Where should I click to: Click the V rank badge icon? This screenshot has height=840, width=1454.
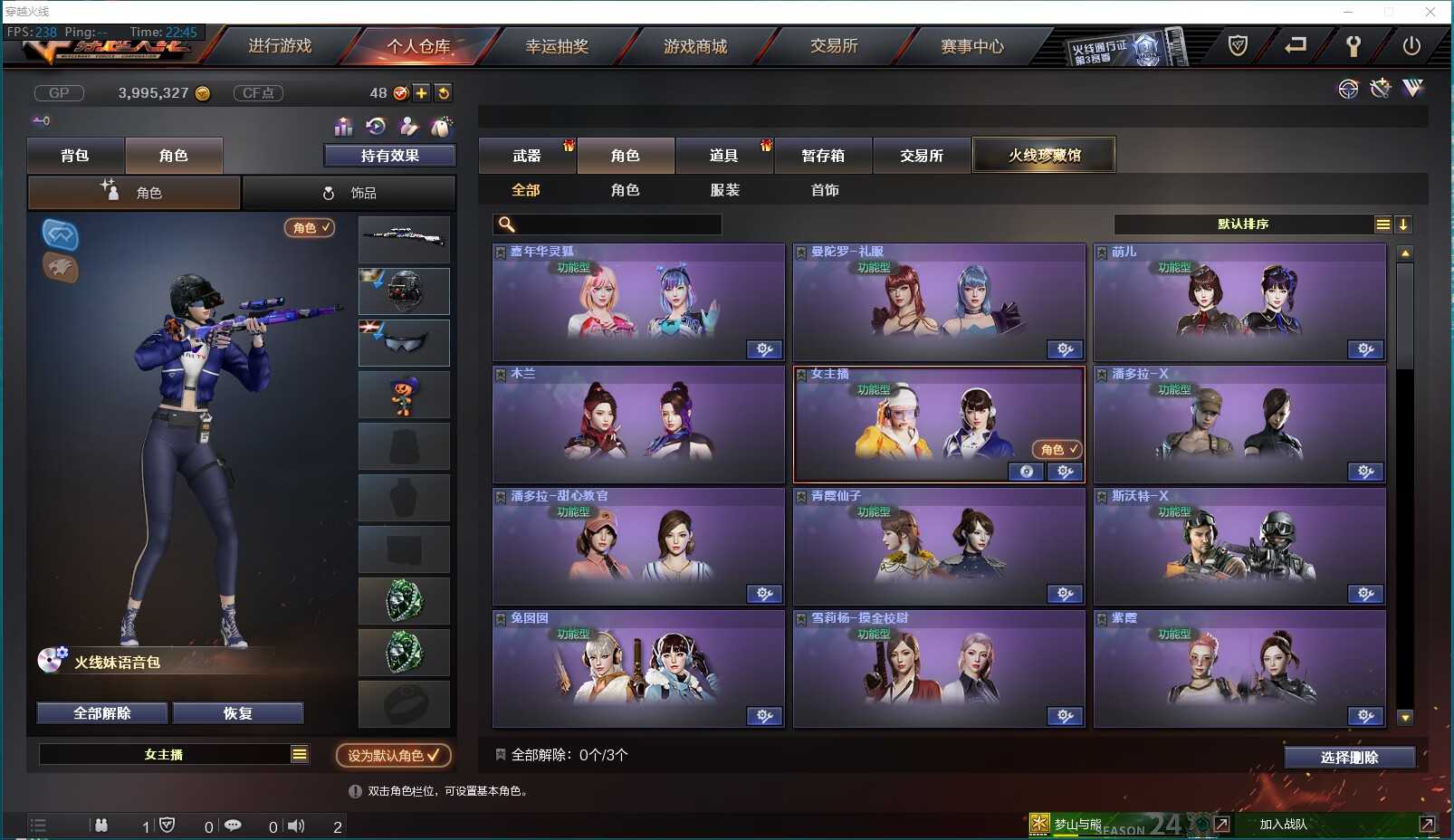tap(1411, 89)
